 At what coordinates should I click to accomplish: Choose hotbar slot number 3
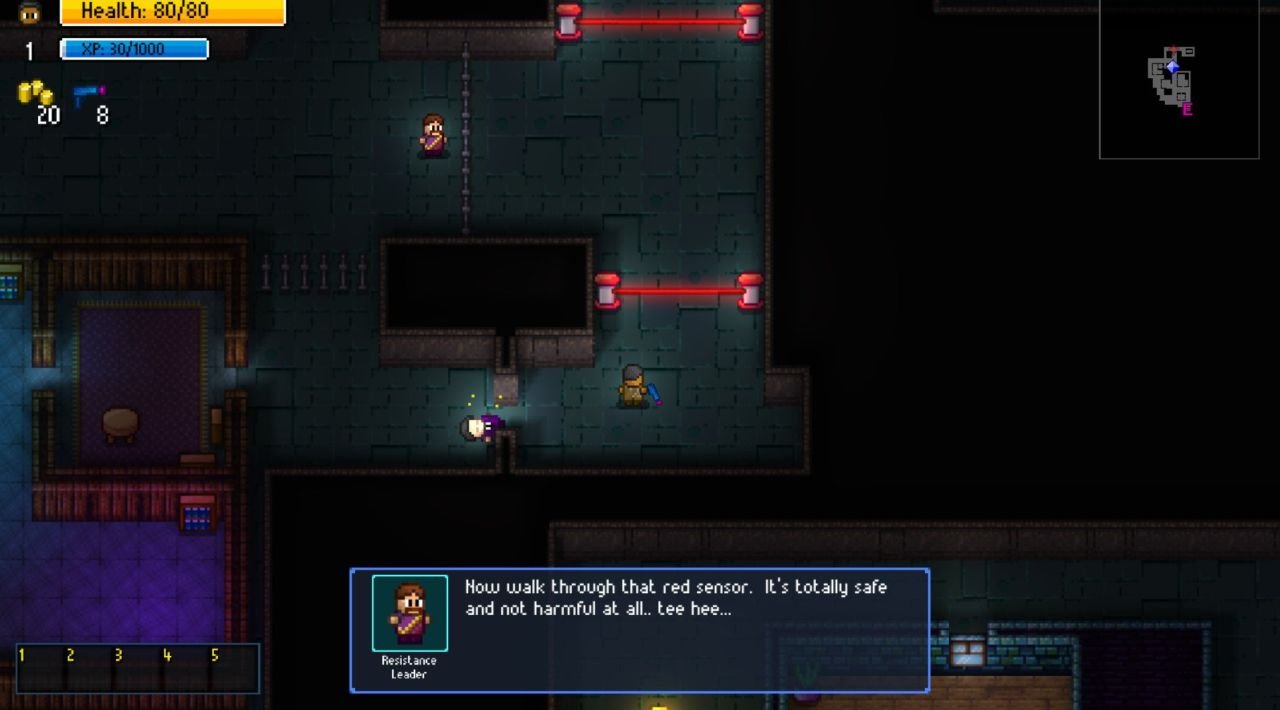tap(137, 668)
